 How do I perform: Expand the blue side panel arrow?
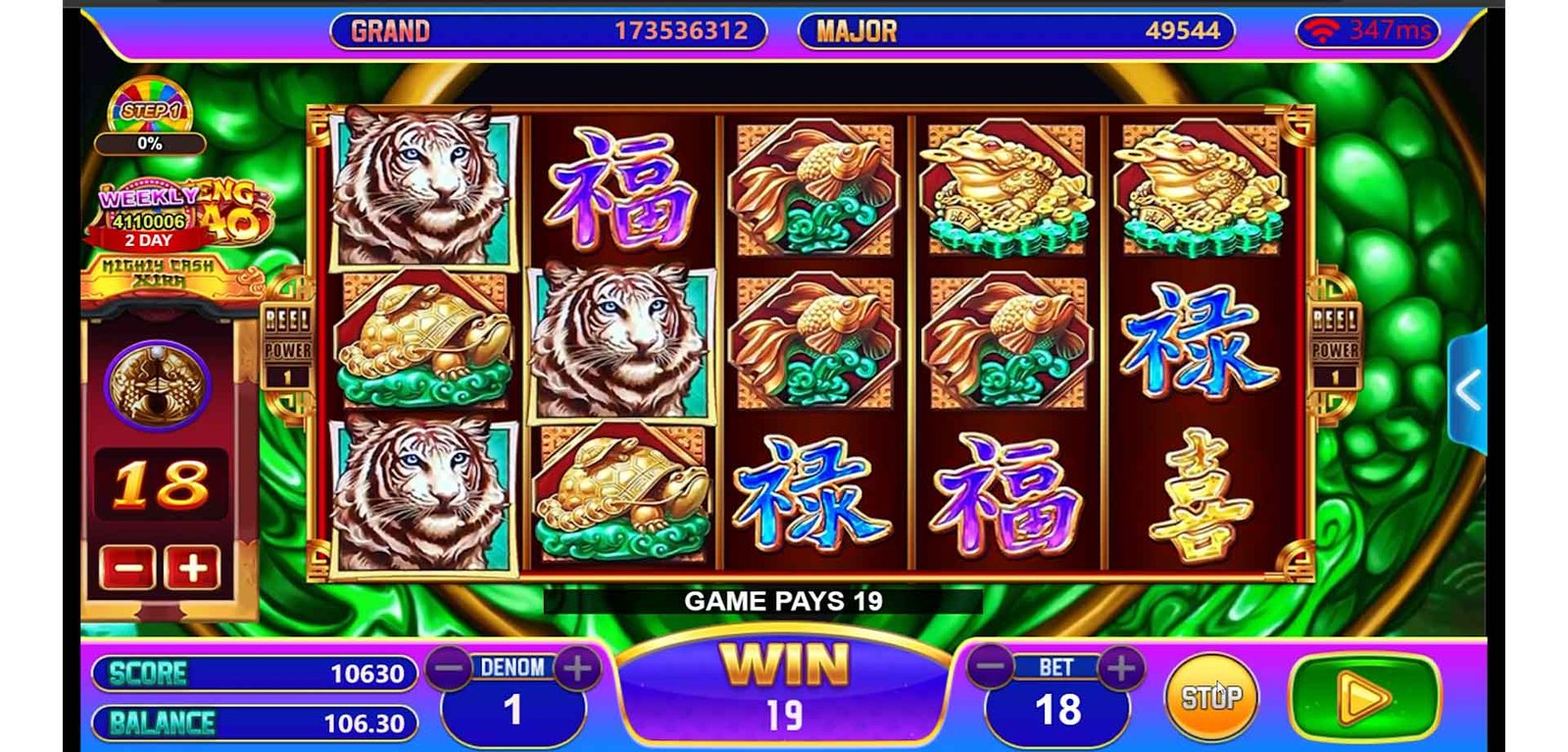click(1467, 390)
